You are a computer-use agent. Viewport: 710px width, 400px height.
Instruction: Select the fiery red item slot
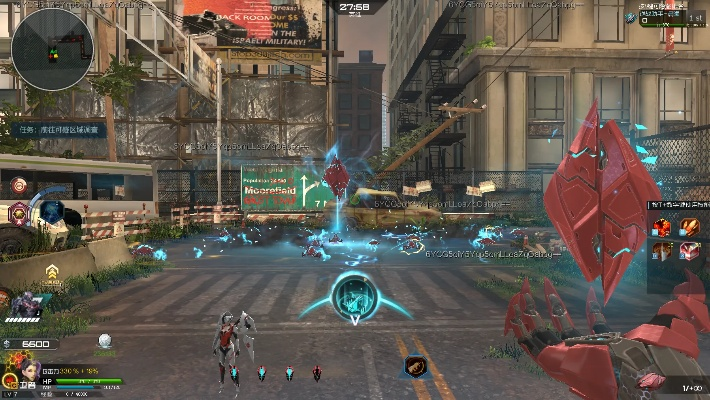coord(663,227)
